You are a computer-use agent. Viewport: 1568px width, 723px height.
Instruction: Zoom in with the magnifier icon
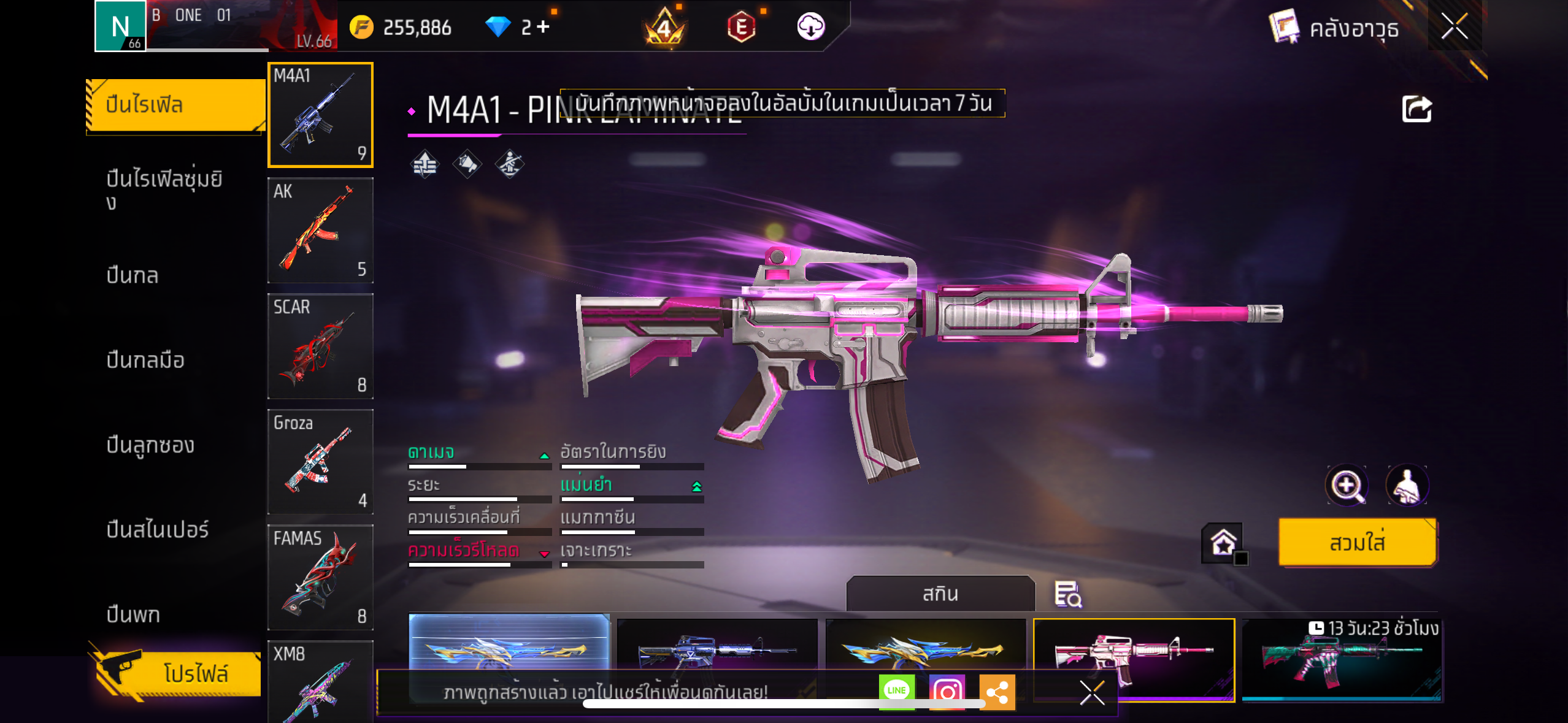click(x=1347, y=486)
